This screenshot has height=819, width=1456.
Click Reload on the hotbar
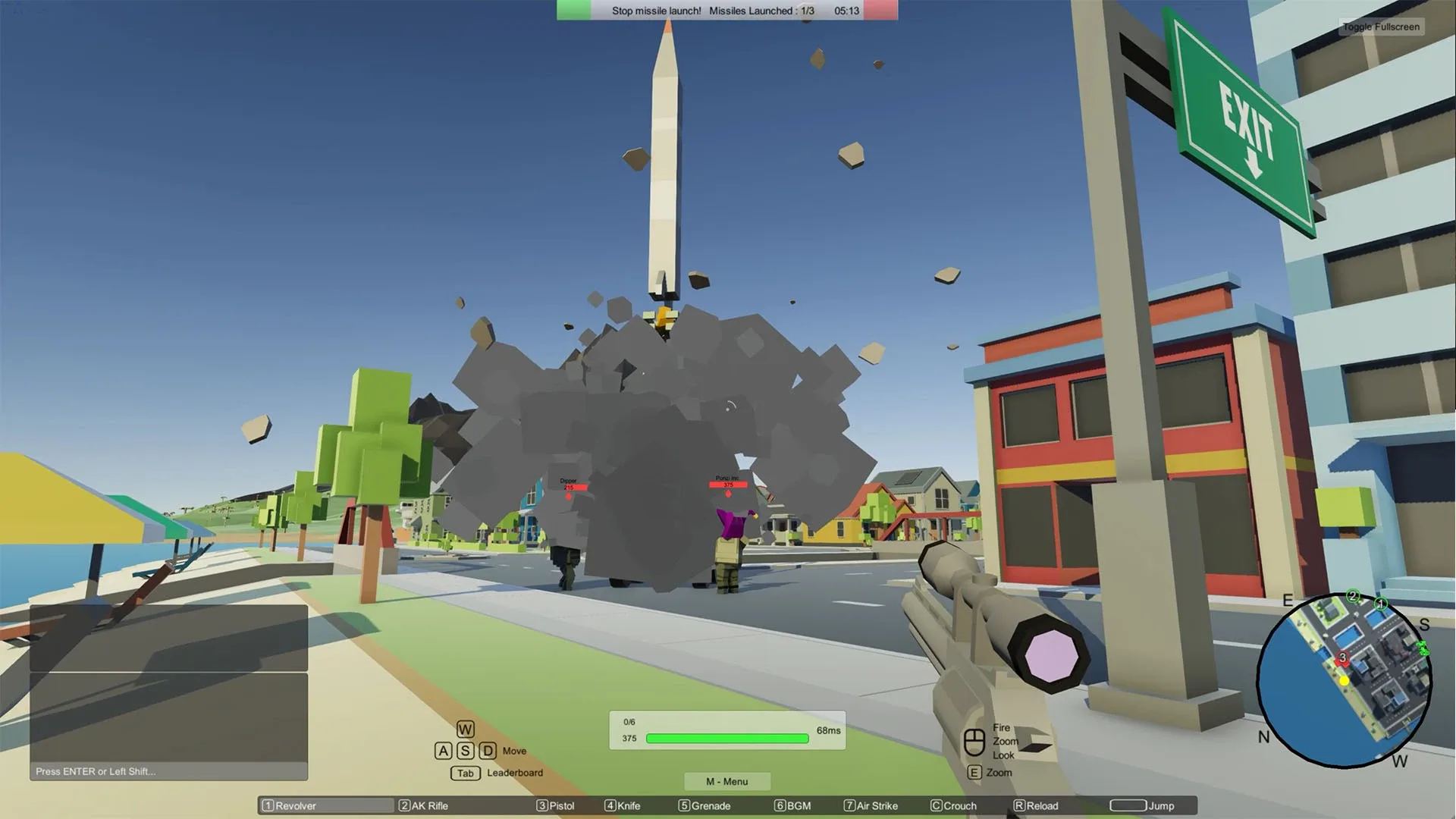(x=1038, y=806)
